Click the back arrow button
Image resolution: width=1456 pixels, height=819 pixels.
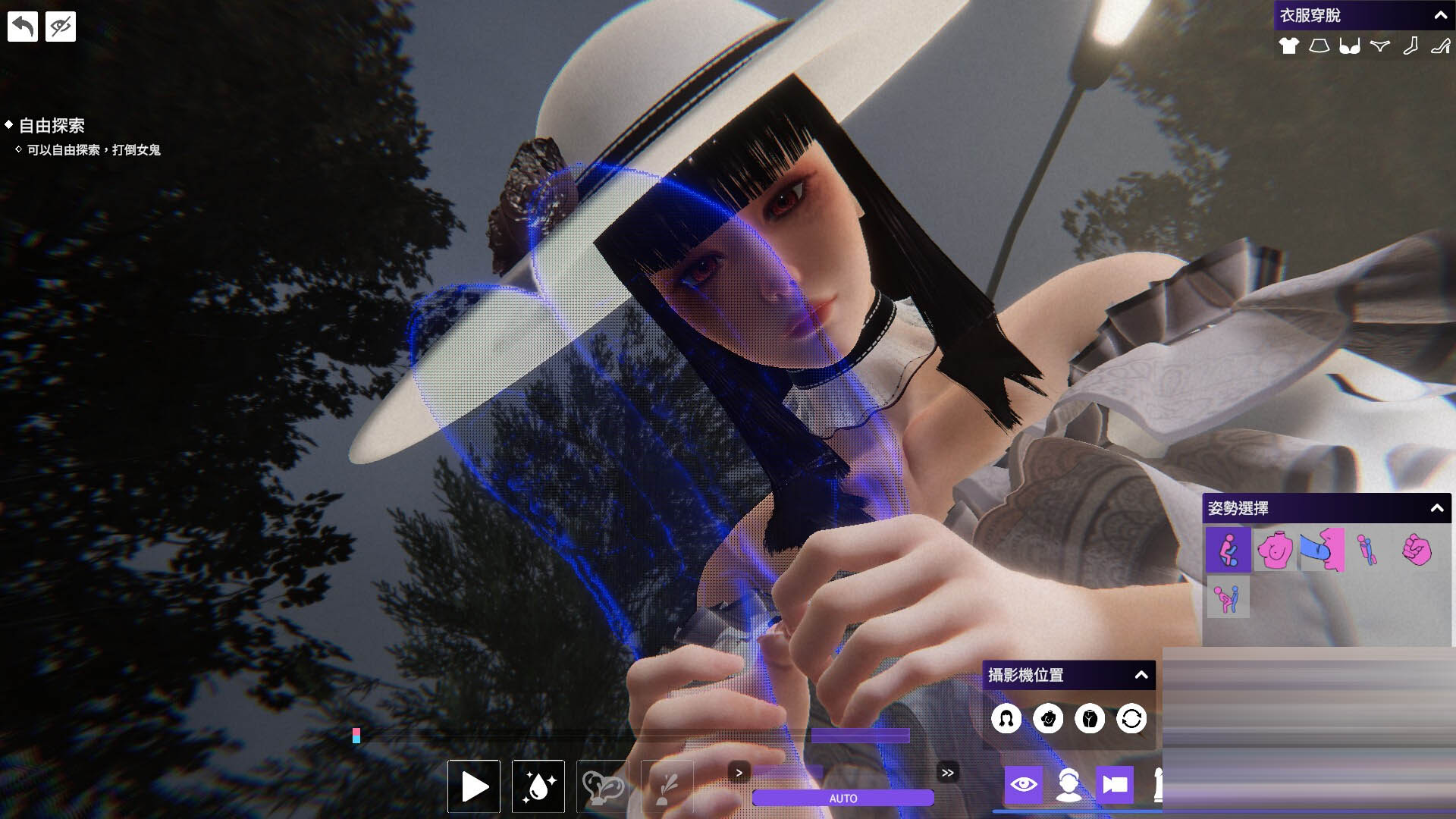pyautogui.click(x=23, y=27)
